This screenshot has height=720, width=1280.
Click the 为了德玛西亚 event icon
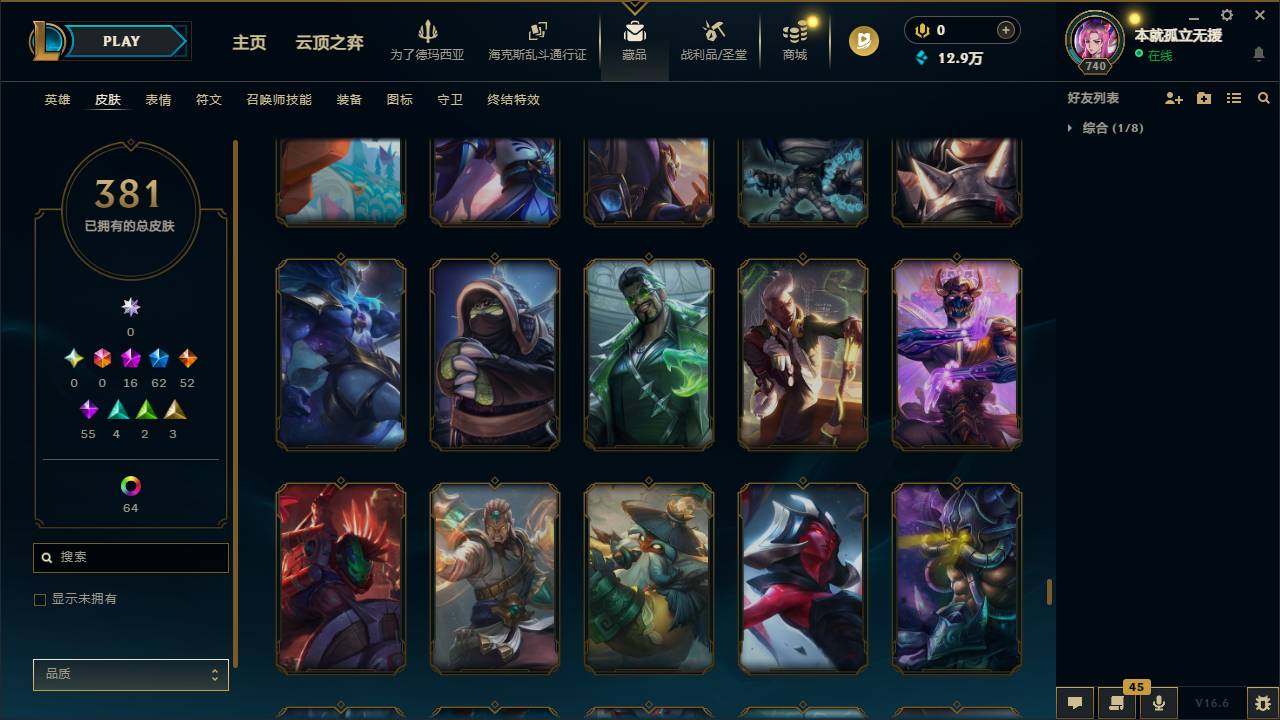coord(428,33)
